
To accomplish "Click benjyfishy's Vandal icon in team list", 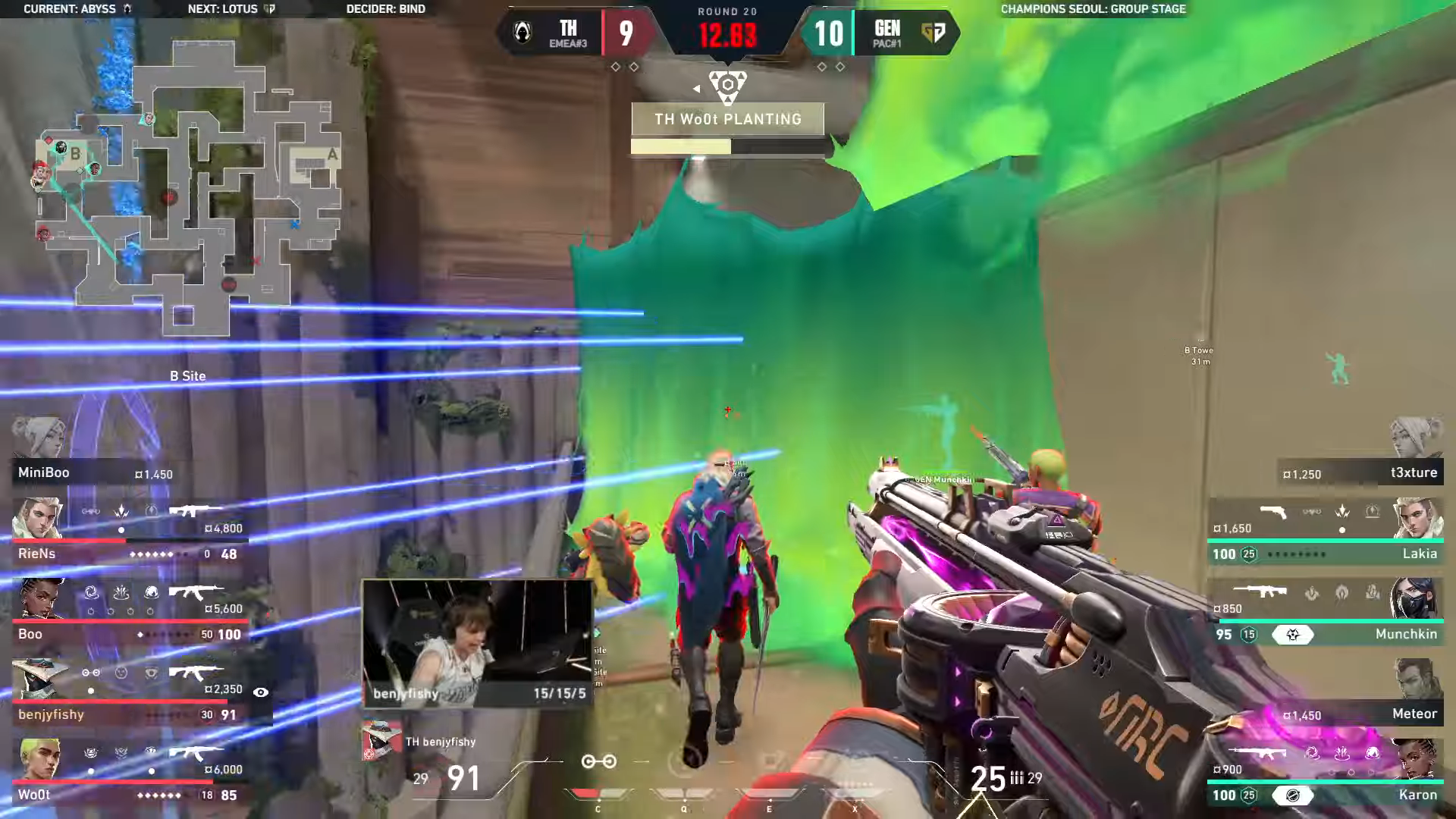I will [196, 672].
